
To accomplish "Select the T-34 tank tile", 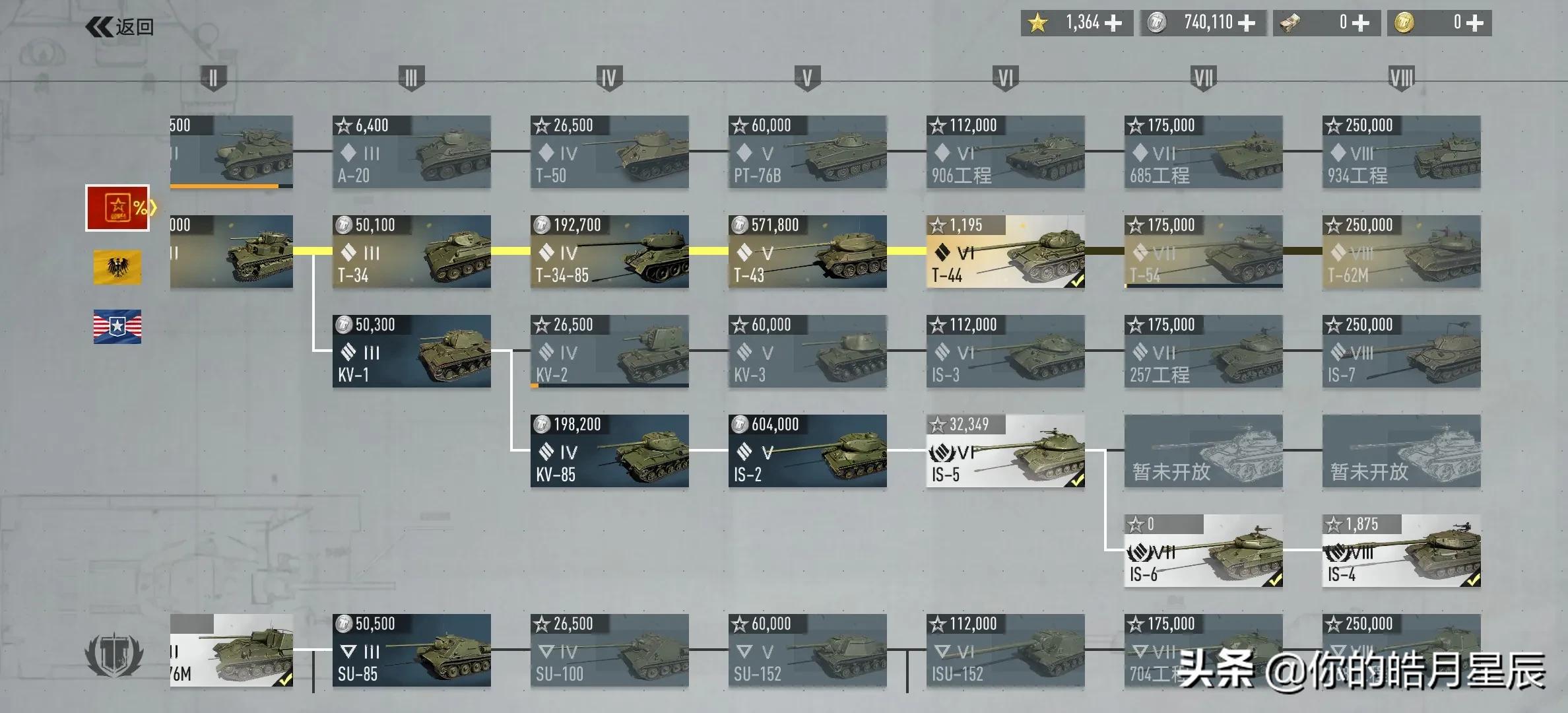I will click(x=411, y=252).
